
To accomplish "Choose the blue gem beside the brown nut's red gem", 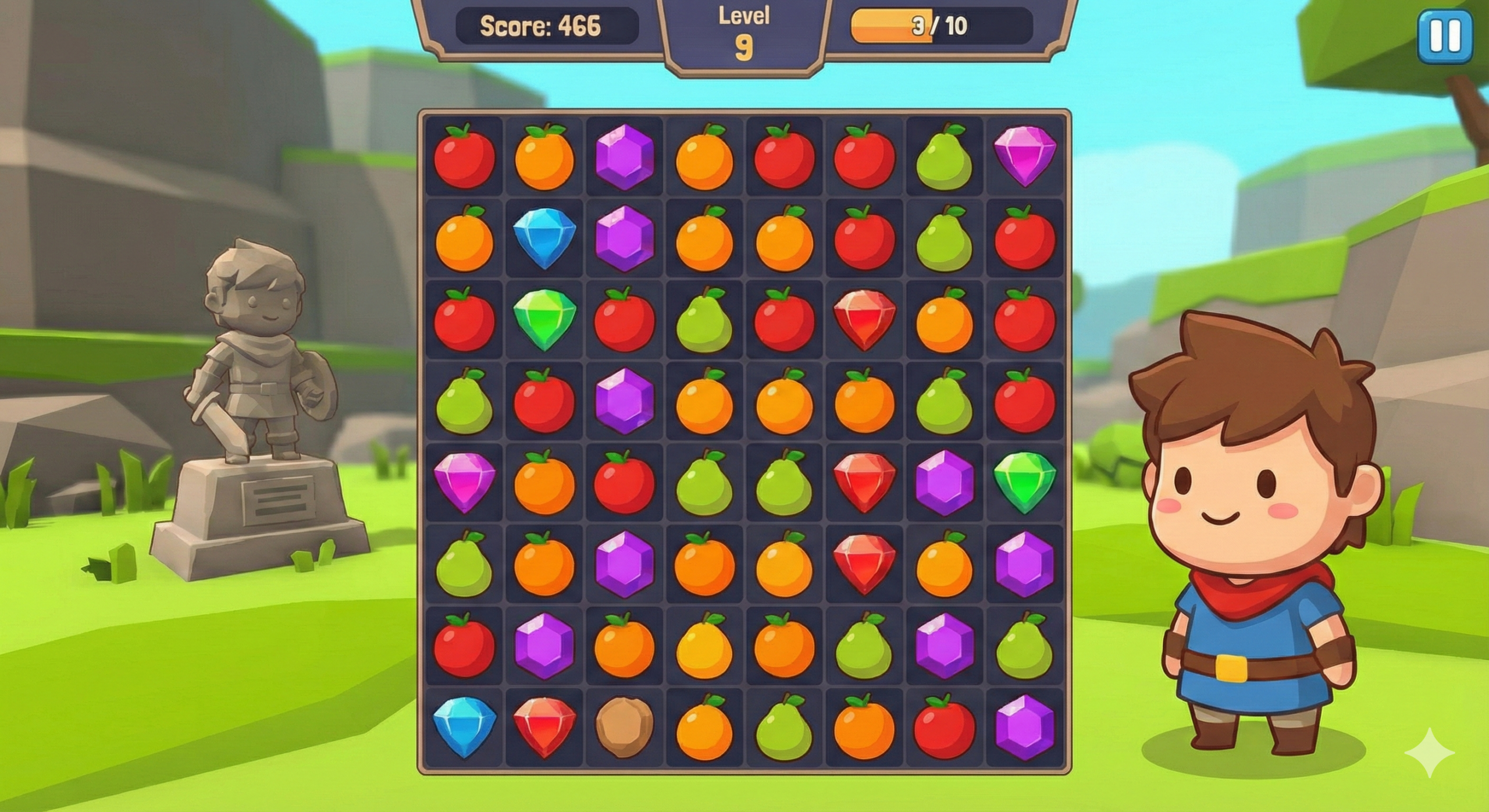I will [464, 727].
